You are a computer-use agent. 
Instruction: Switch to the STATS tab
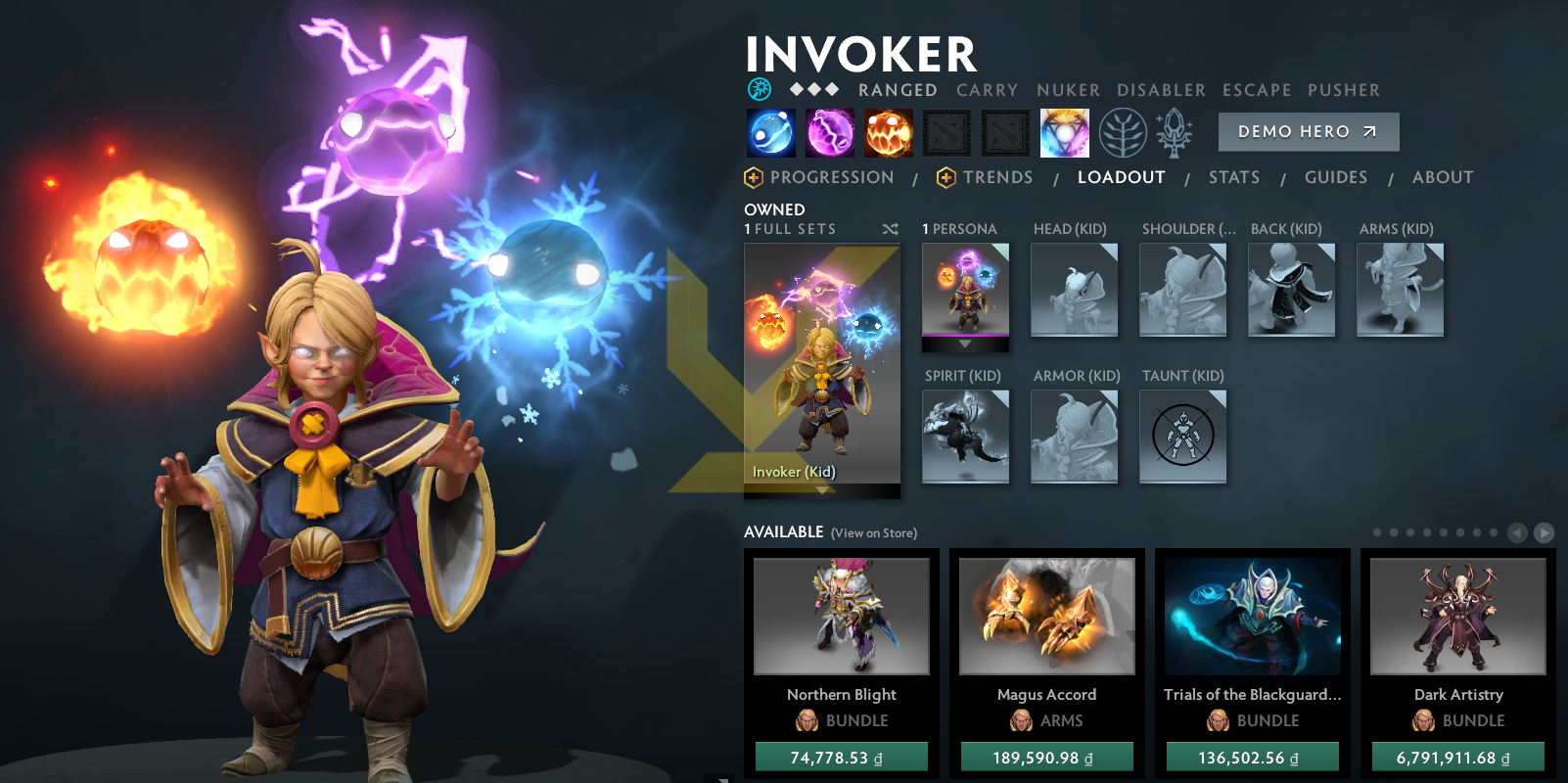(x=1234, y=177)
